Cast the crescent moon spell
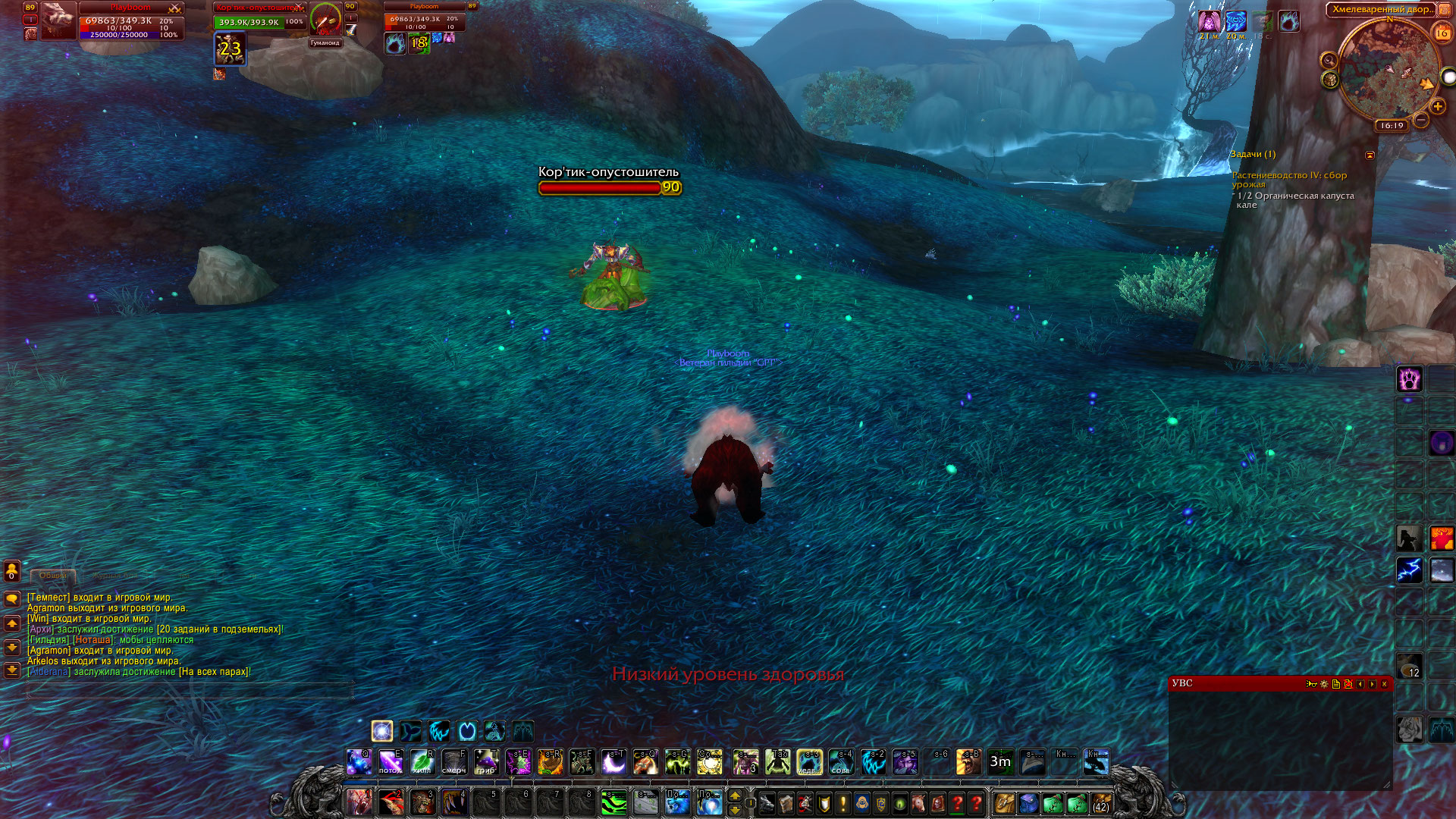Image resolution: width=1456 pixels, height=819 pixels. 613,761
